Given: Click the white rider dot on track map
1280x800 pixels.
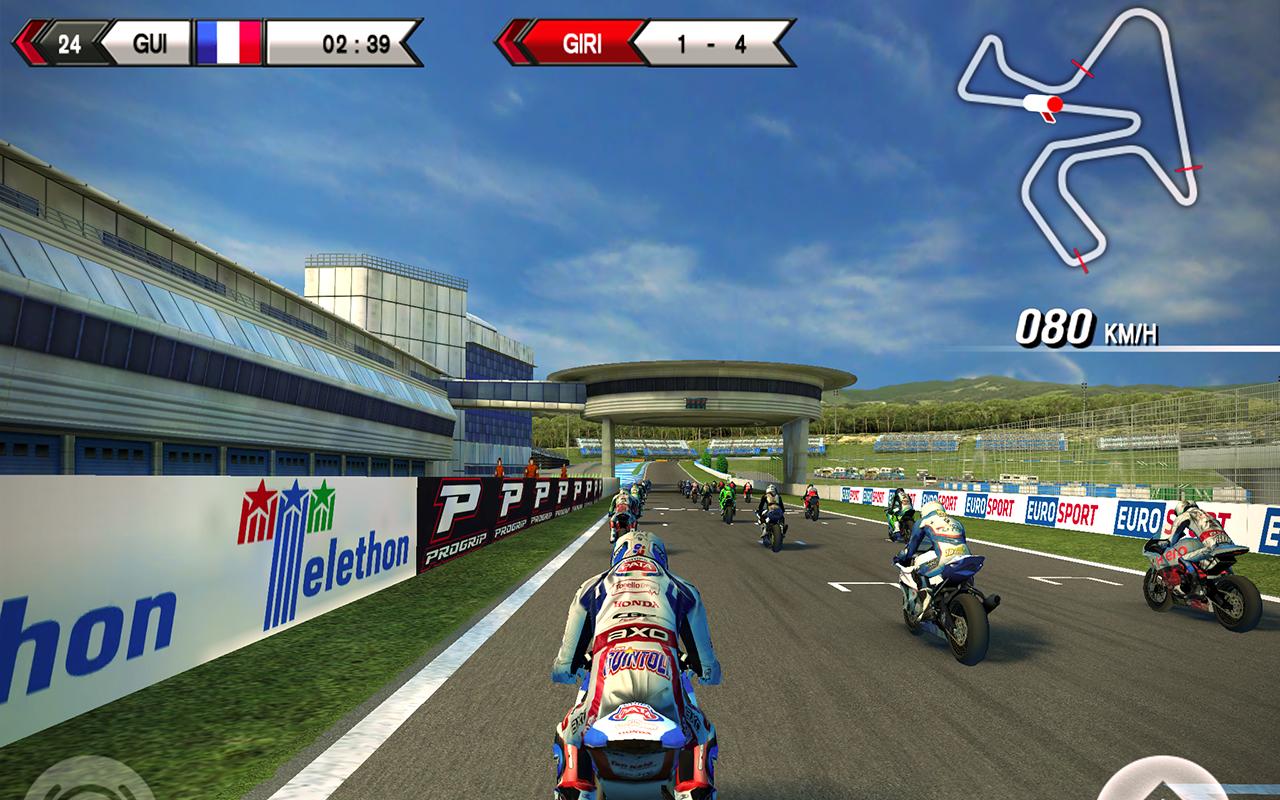Looking at the screenshot, I should 1032,101.
